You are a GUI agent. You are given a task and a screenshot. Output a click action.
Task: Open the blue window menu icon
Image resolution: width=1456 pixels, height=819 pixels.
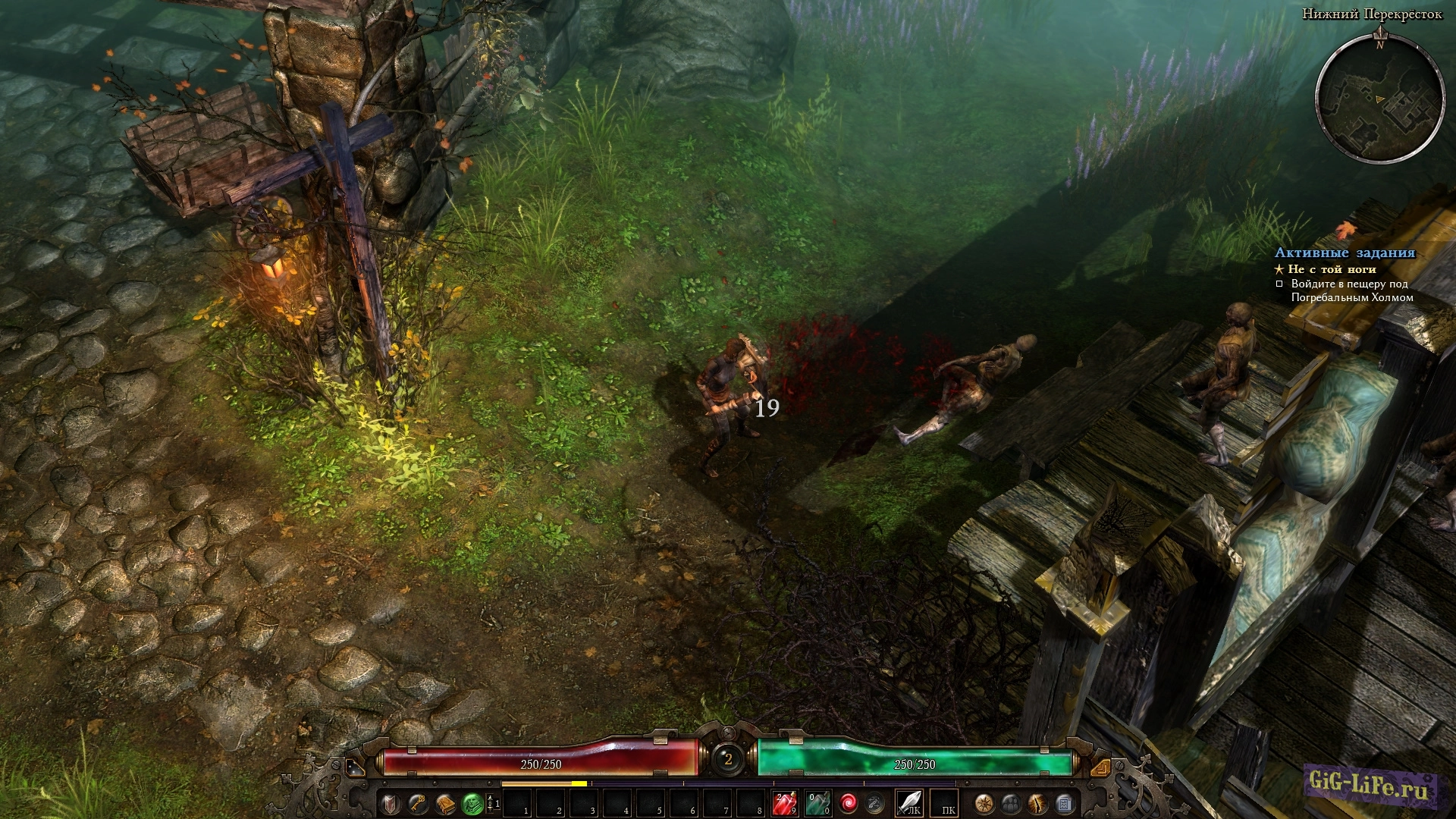pos(1064,803)
